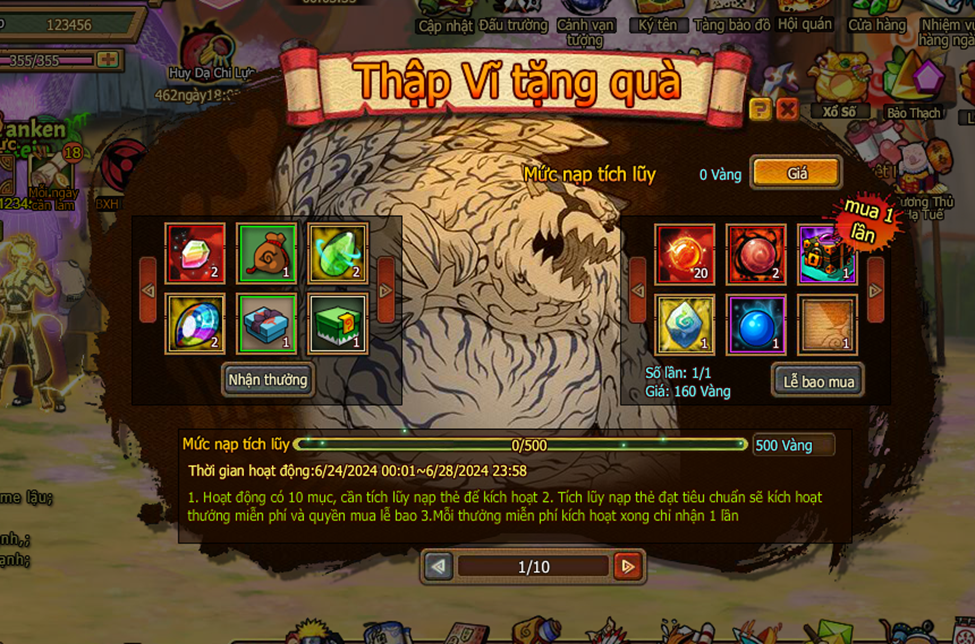Select the orange fire orb item

(684, 253)
